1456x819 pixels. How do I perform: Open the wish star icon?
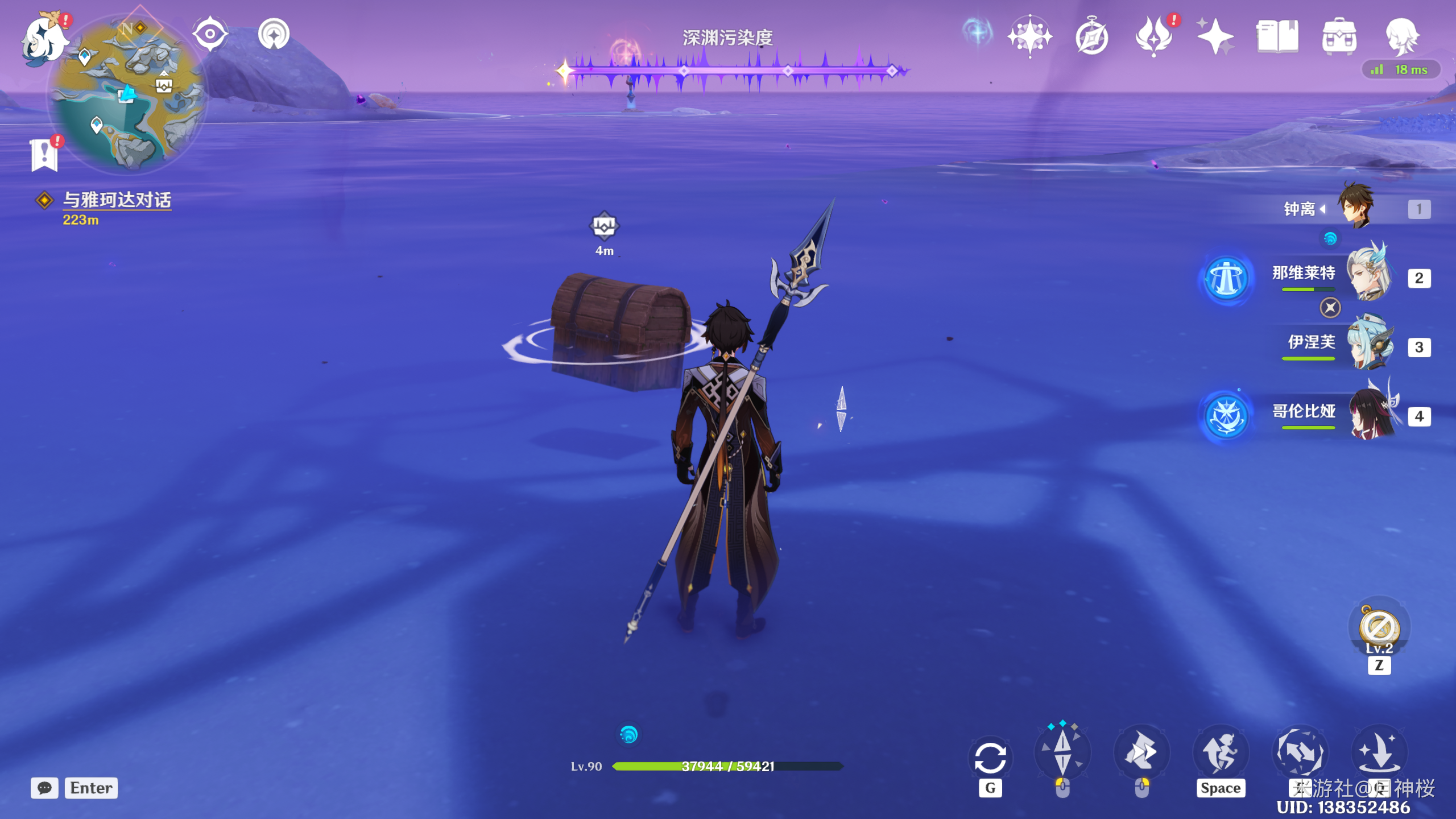click(1215, 36)
